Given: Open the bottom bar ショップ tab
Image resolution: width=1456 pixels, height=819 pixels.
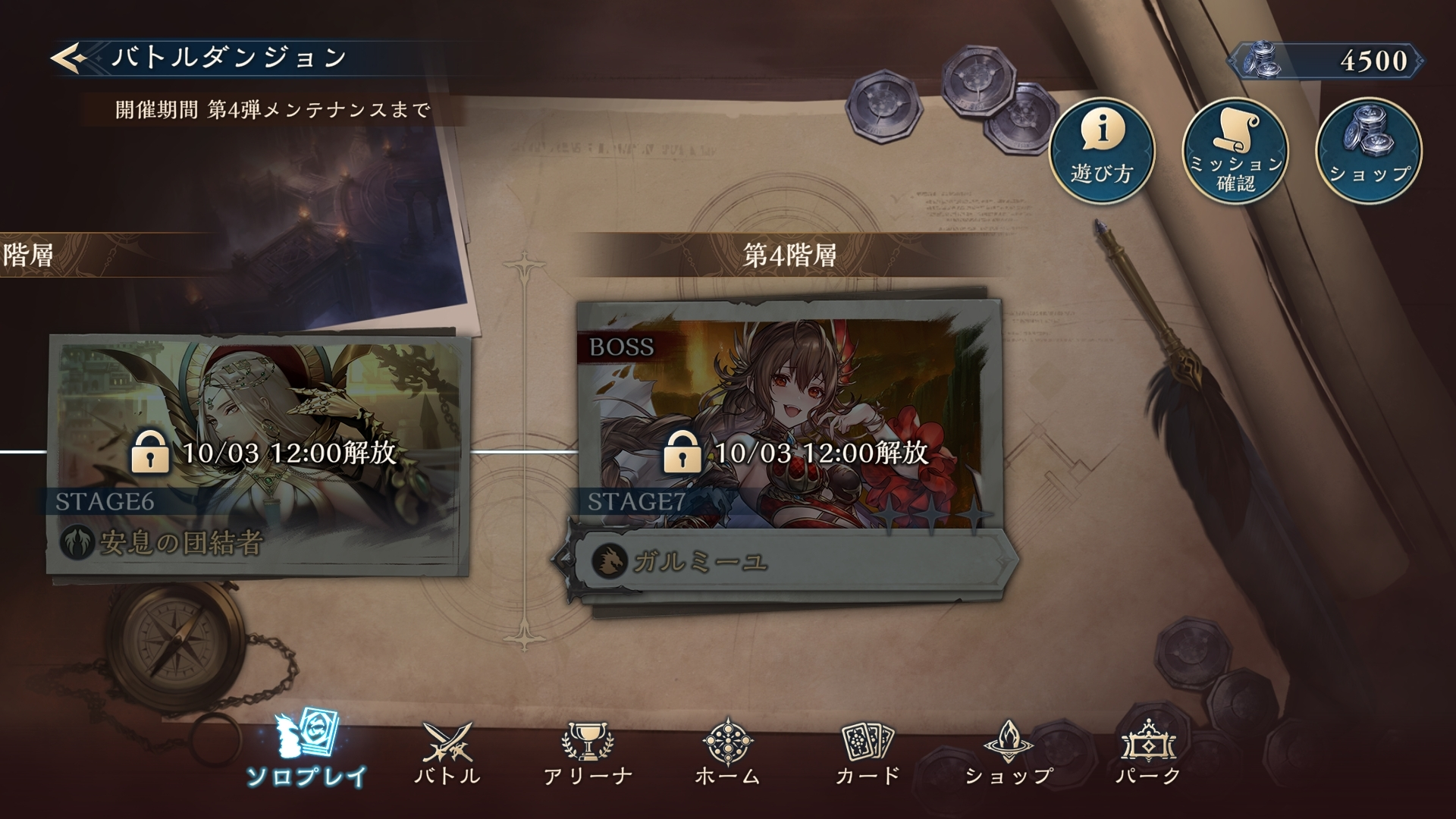Looking at the screenshot, I should tap(1009, 751).
